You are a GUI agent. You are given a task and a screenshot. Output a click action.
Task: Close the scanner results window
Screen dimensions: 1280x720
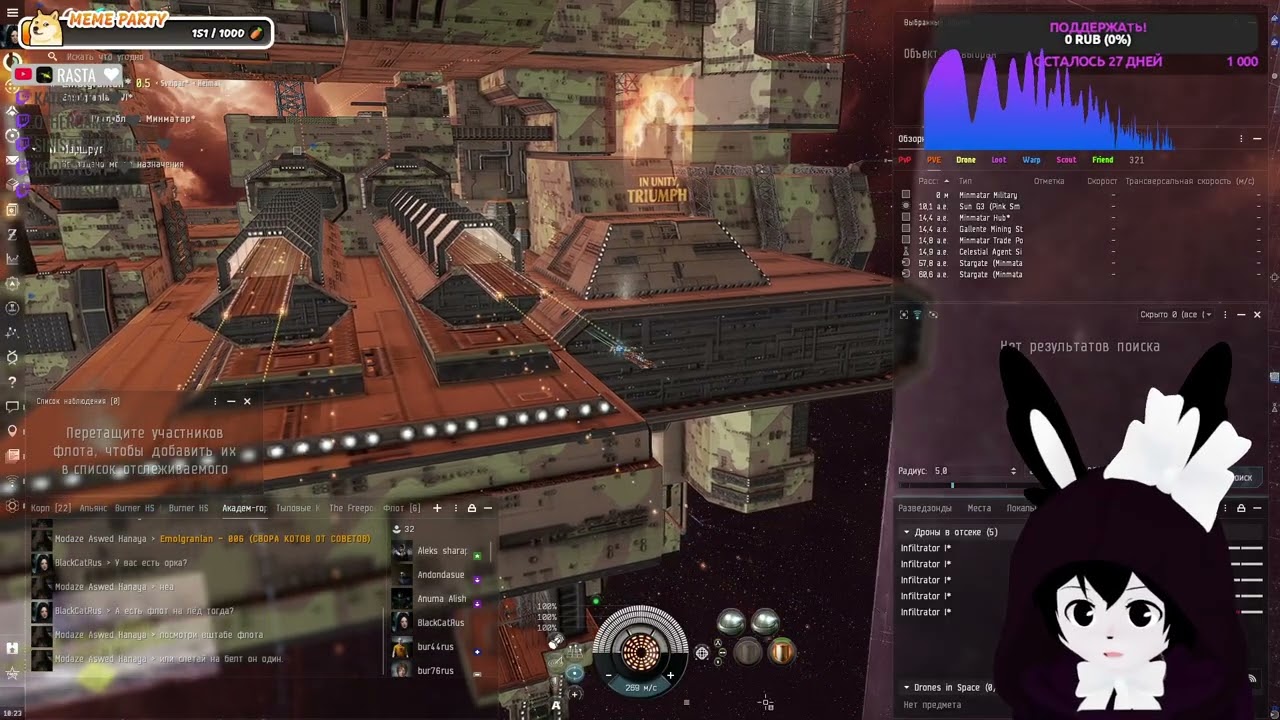click(x=1257, y=315)
